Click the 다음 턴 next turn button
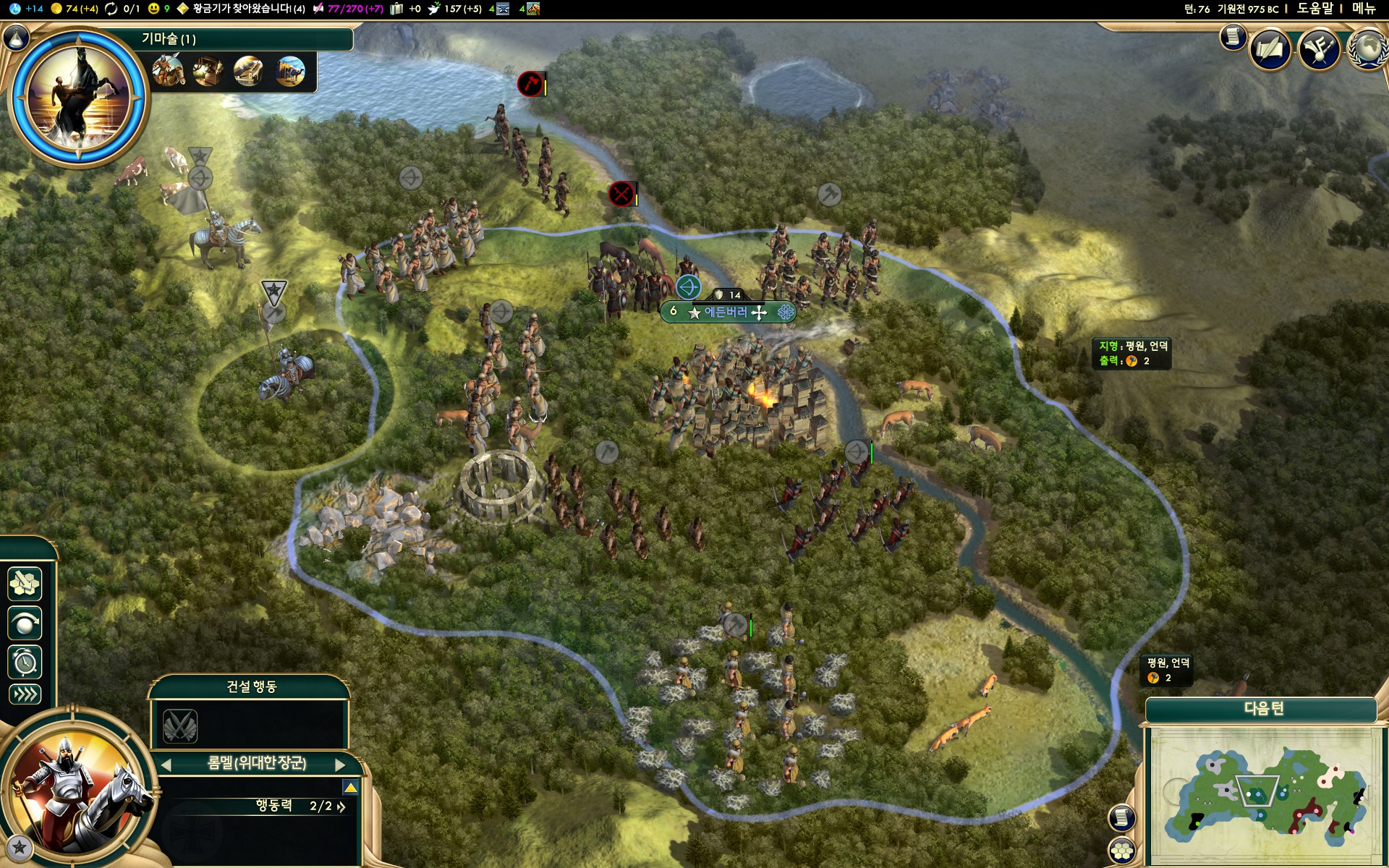Viewport: 1389px width, 868px height. click(1262, 709)
